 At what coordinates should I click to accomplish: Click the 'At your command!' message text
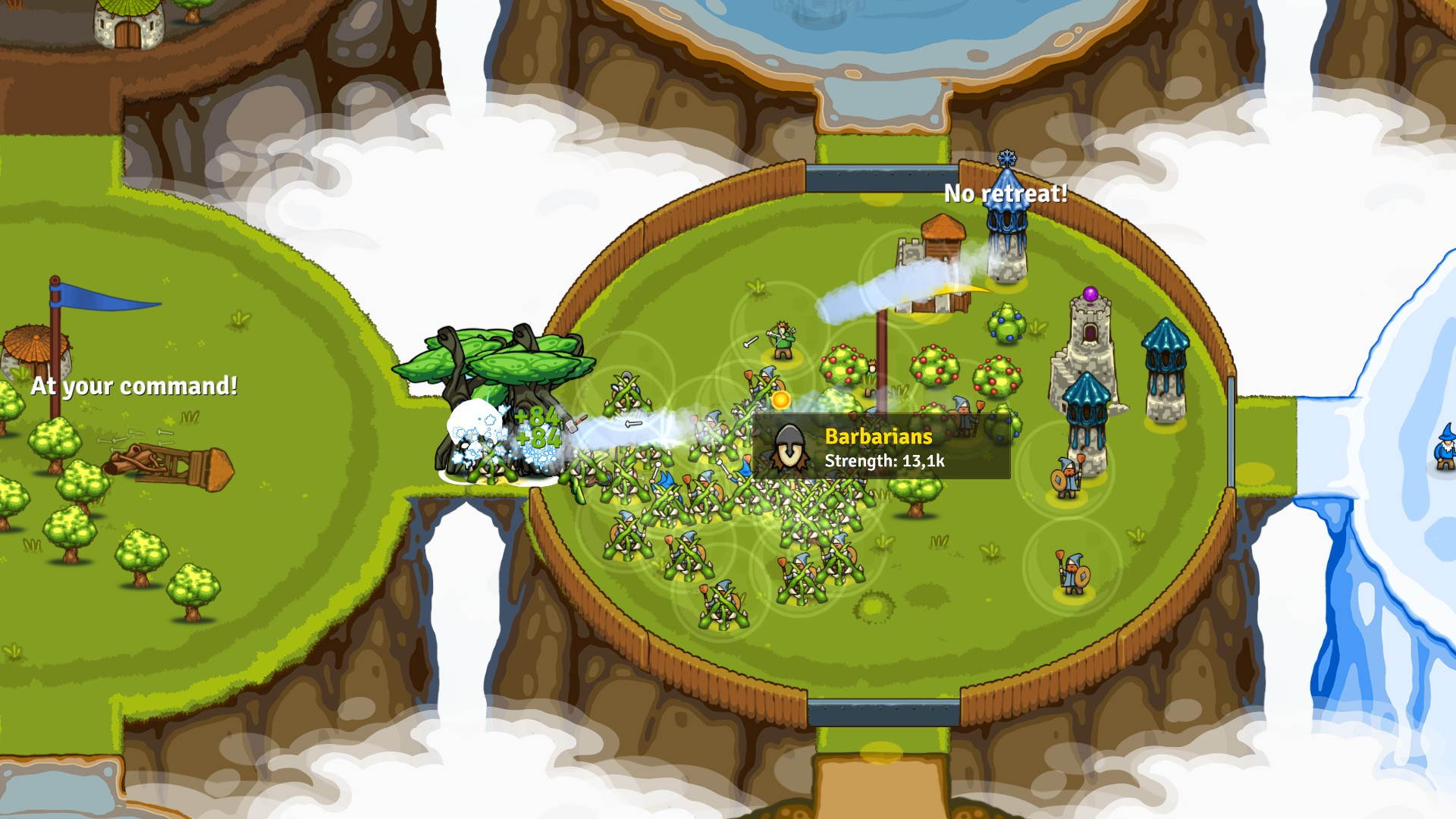134,386
